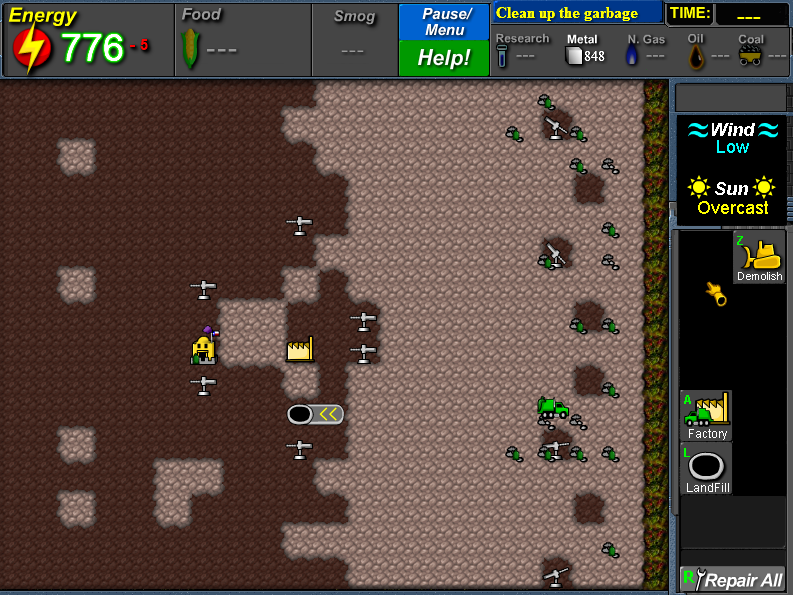Open the Help! panel

point(444,58)
